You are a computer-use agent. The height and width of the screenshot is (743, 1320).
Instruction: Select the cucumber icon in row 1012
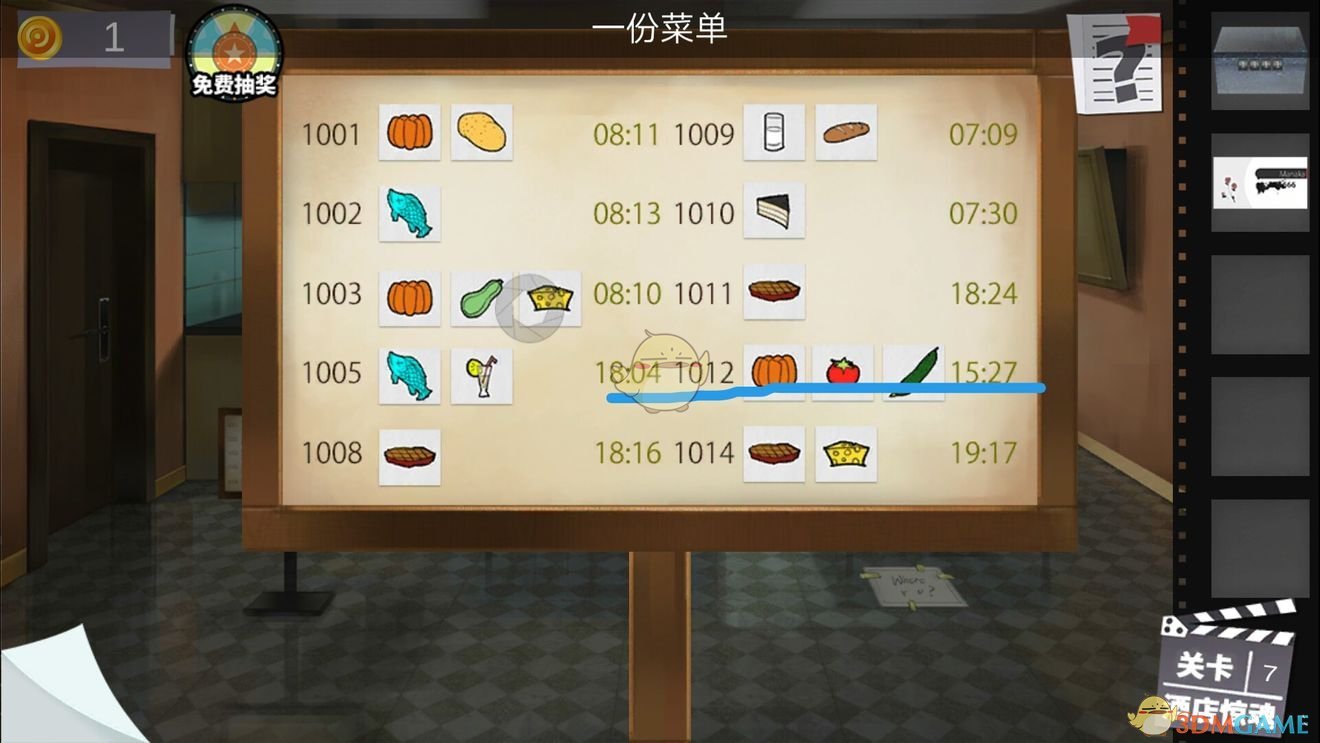913,374
